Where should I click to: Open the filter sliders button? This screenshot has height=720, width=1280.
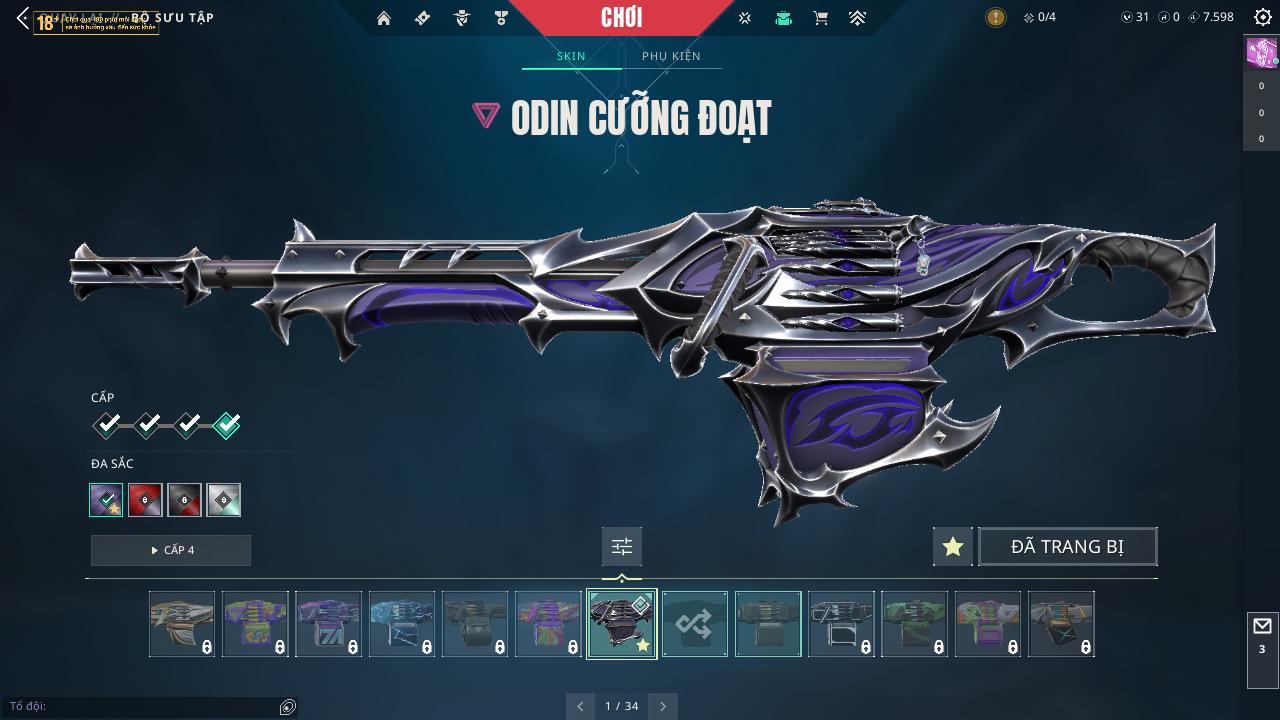click(x=622, y=547)
